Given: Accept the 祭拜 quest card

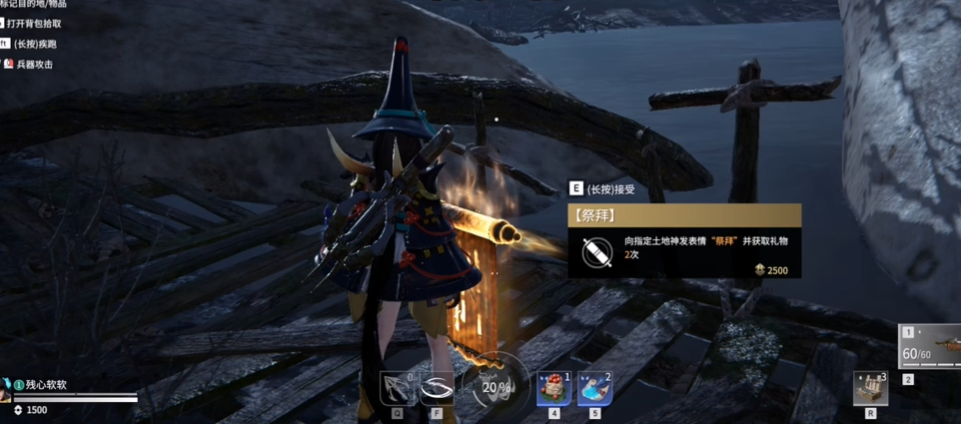Looking at the screenshot, I should click(x=684, y=241).
